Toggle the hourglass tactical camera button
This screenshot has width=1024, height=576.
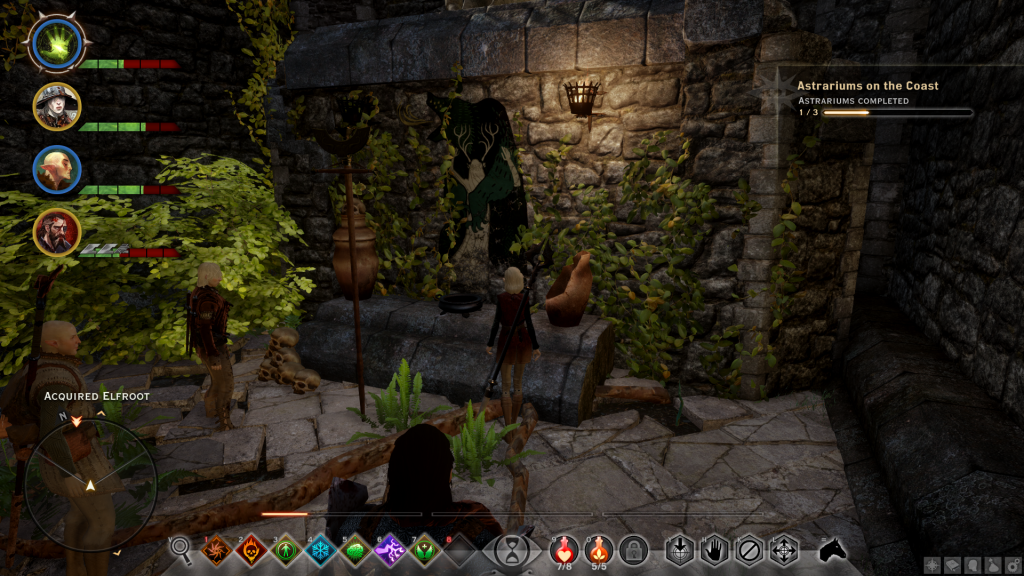(x=512, y=550)
